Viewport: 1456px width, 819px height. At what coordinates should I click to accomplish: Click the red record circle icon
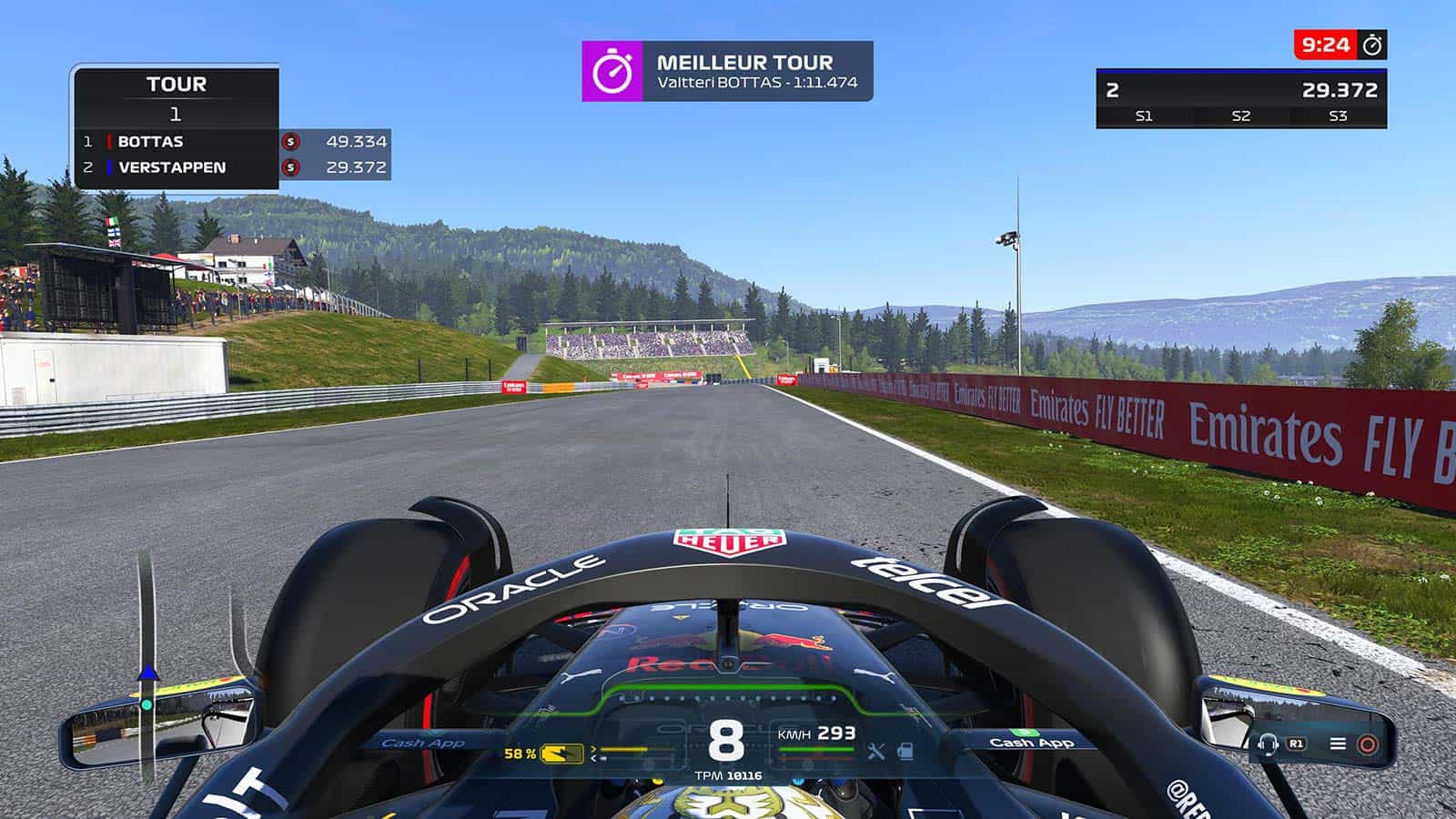(x=1367, y=744)
